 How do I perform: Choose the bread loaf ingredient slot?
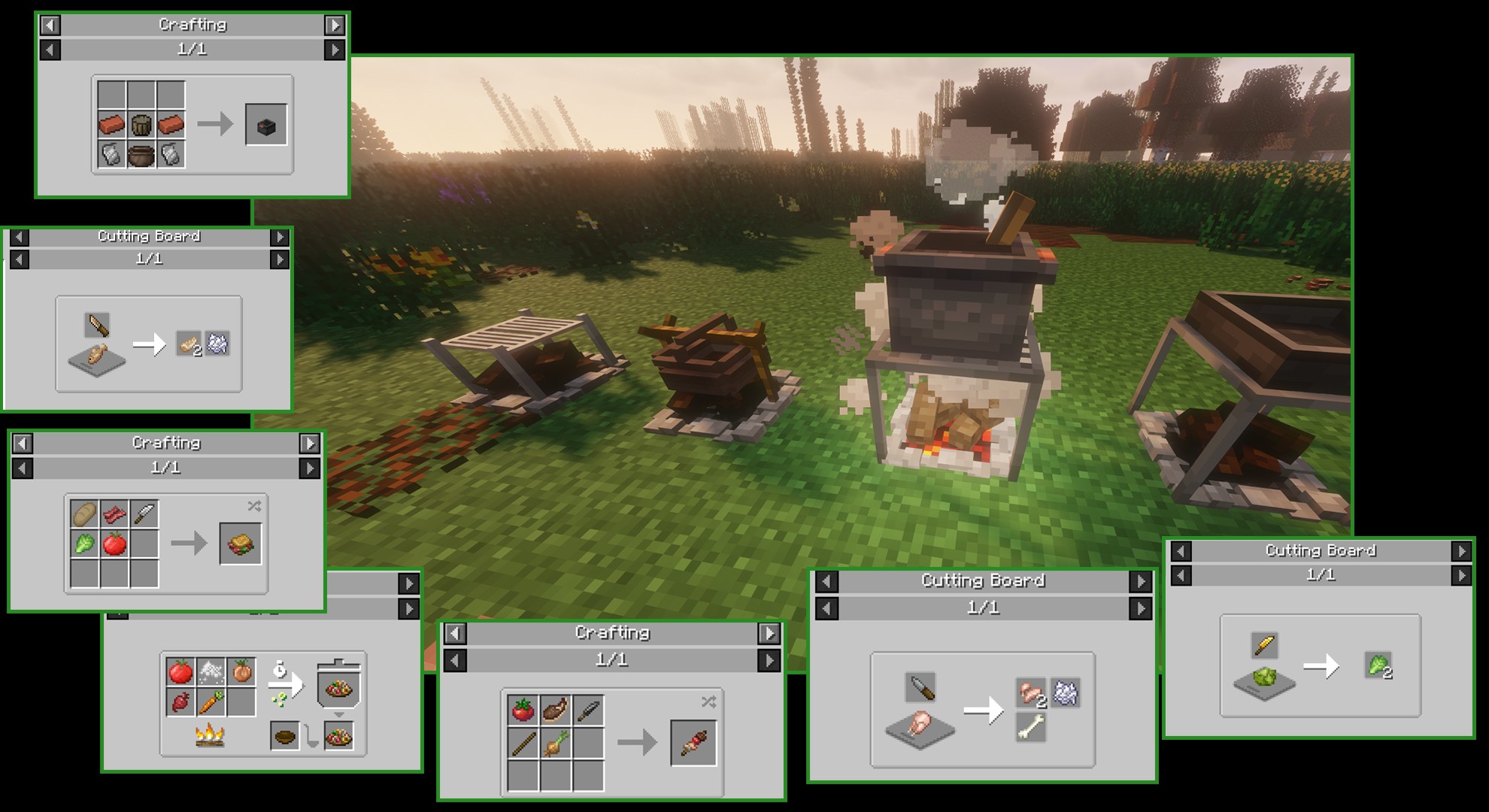point(84,515)
